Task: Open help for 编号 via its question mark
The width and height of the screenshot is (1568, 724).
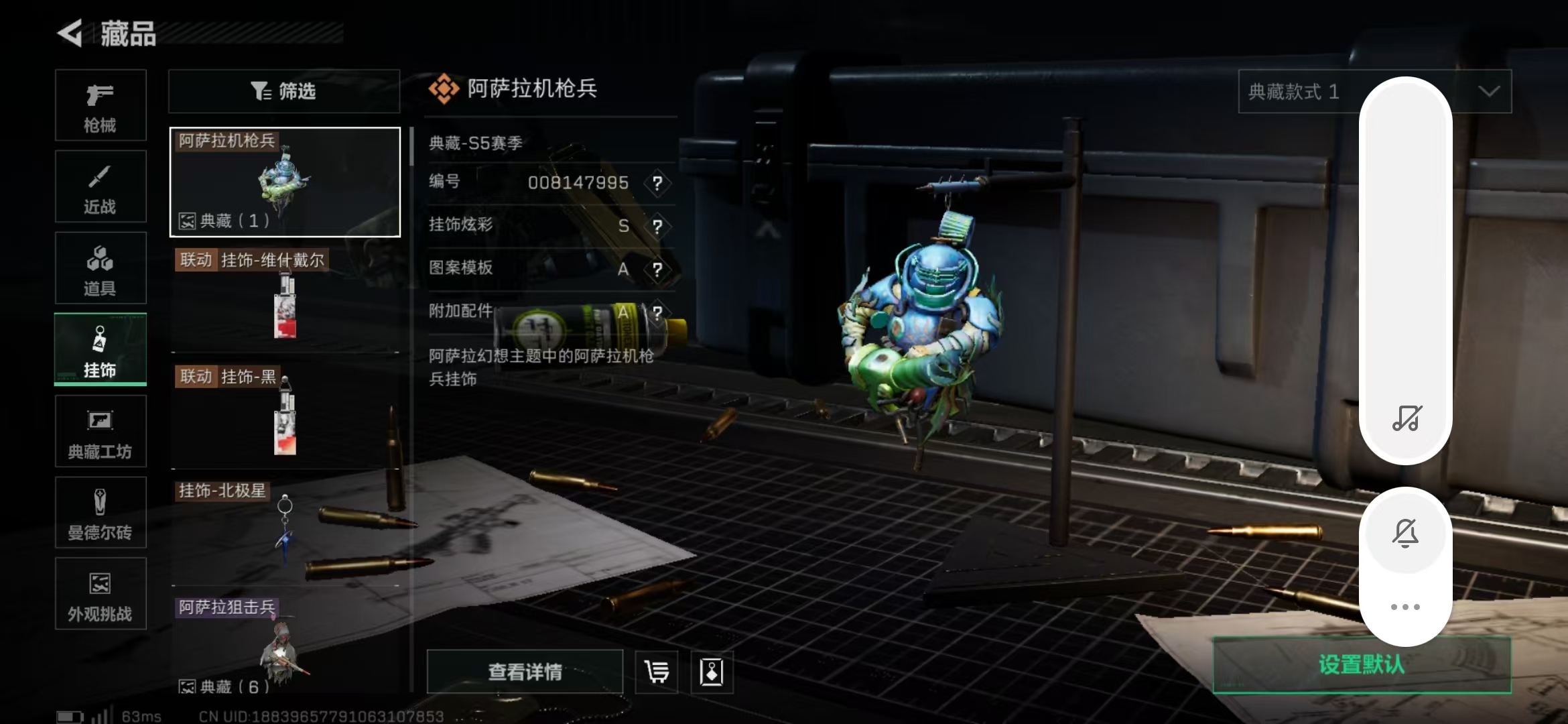Action: 657,183
